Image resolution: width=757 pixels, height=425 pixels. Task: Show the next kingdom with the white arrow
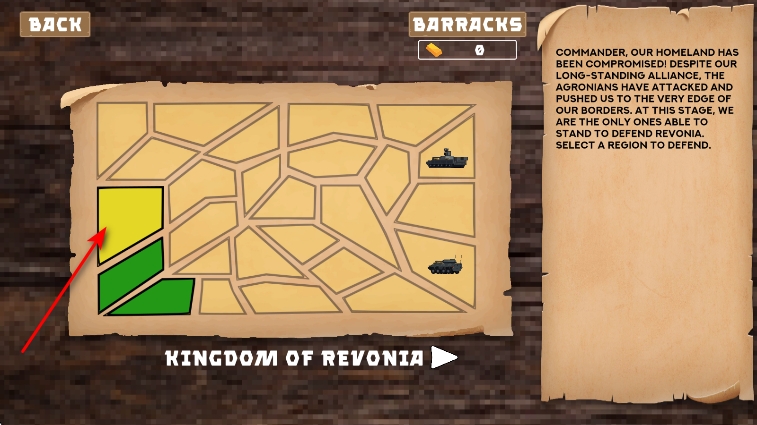444,358
